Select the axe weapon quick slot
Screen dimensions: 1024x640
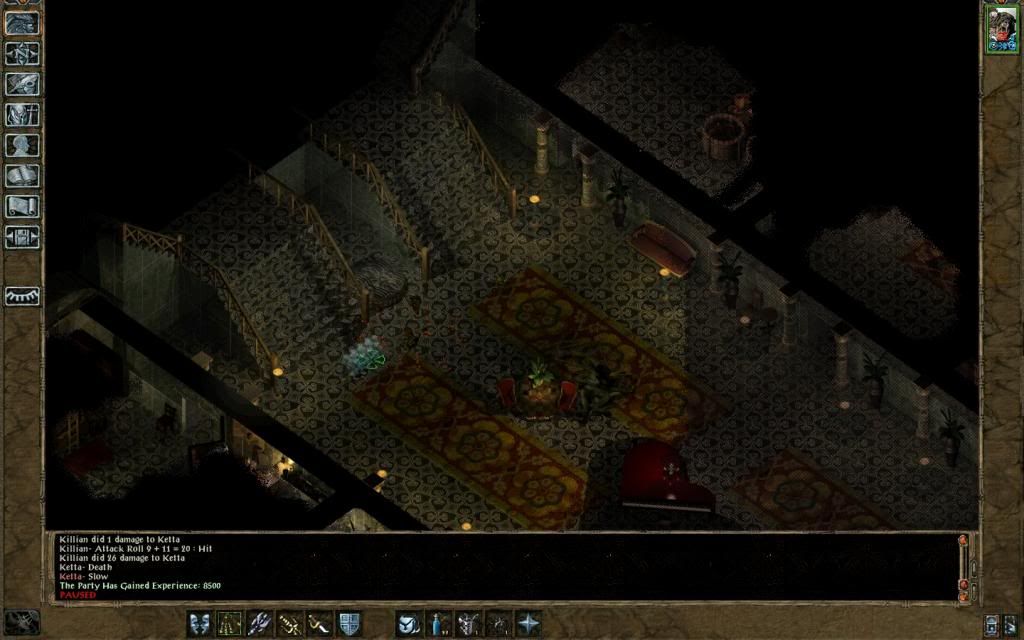point(260,623)
